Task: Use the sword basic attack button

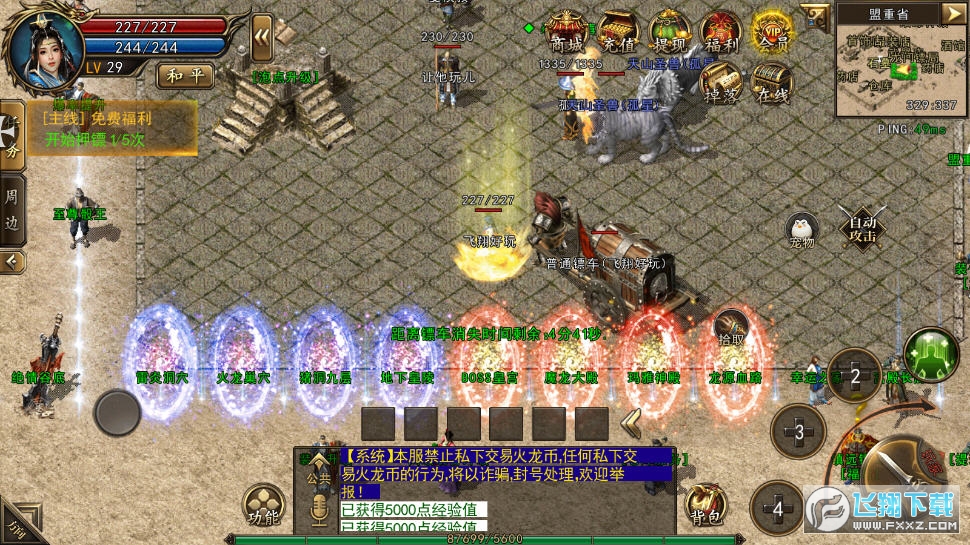Action: [x=900, y=470]
